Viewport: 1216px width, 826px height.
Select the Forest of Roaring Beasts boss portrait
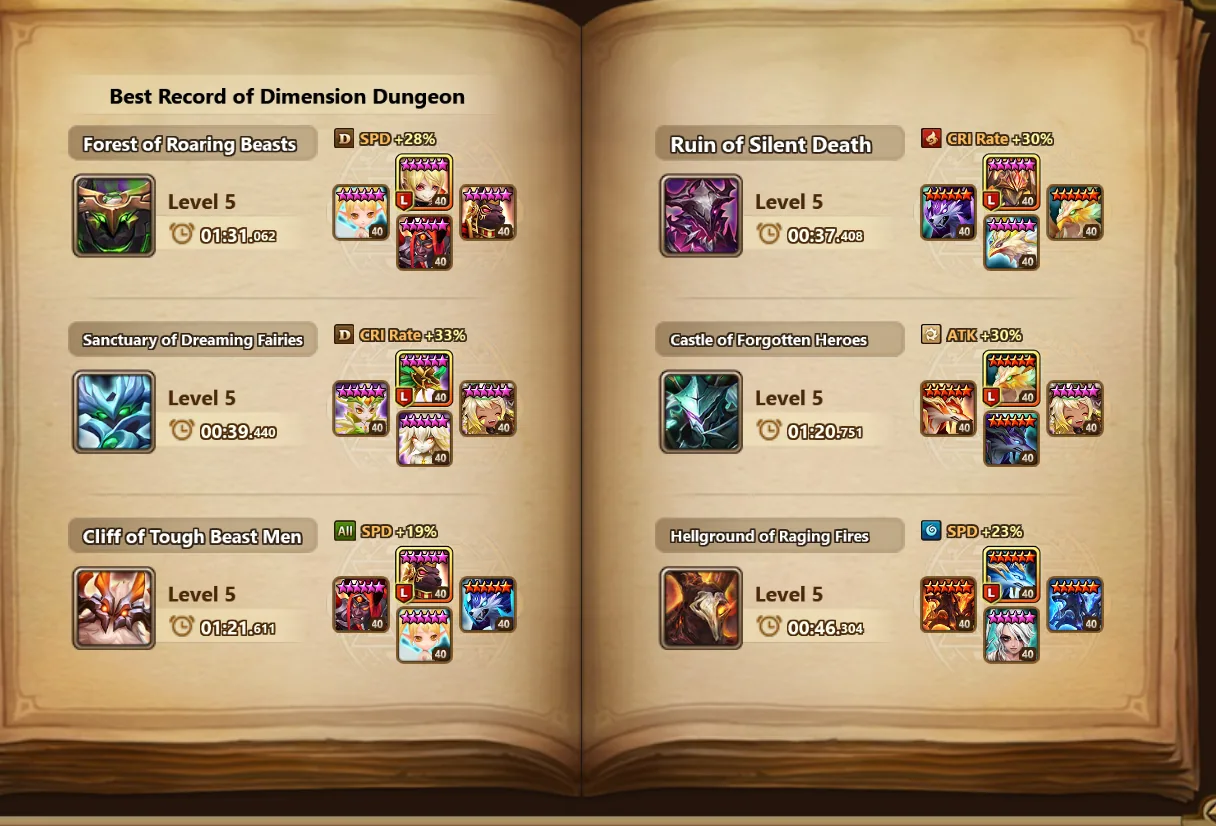coord(114,216)
